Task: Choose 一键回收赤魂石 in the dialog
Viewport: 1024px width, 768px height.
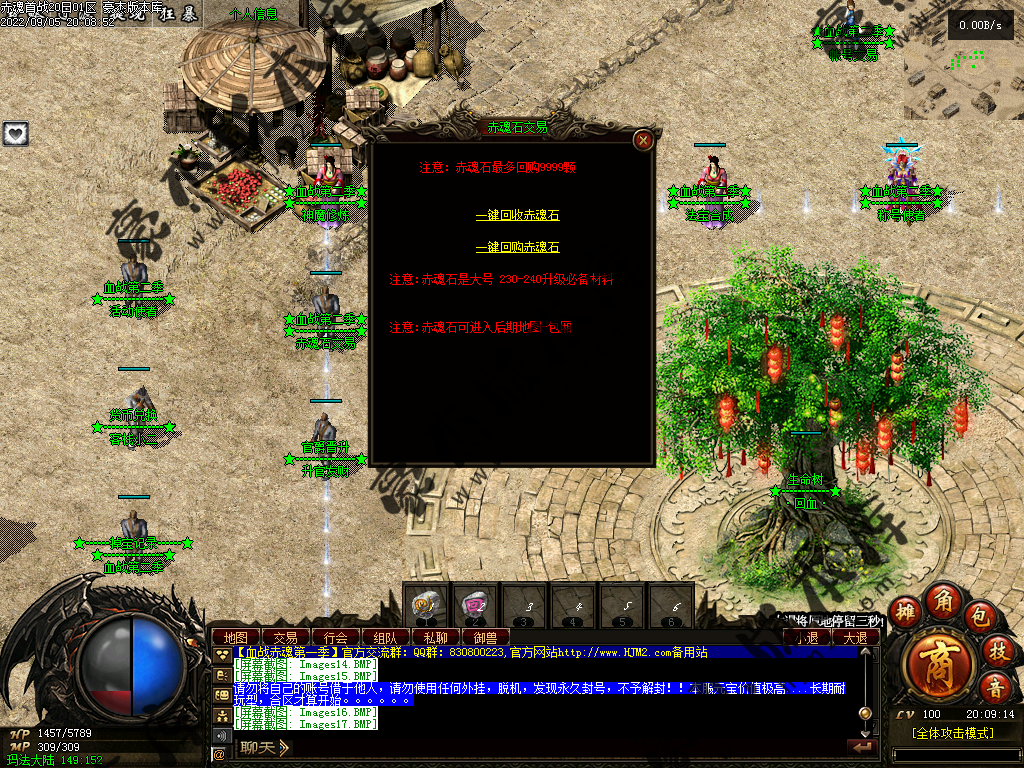Action: pos(517,215)
